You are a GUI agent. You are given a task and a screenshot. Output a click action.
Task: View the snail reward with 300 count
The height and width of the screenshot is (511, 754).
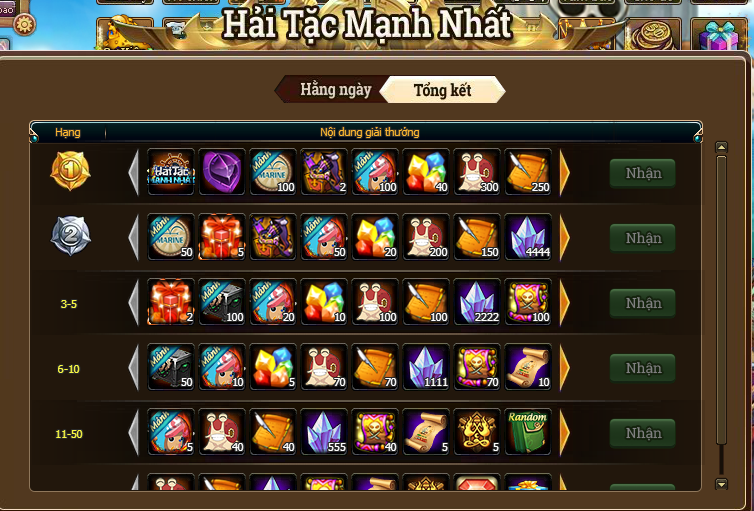(478, 173)
